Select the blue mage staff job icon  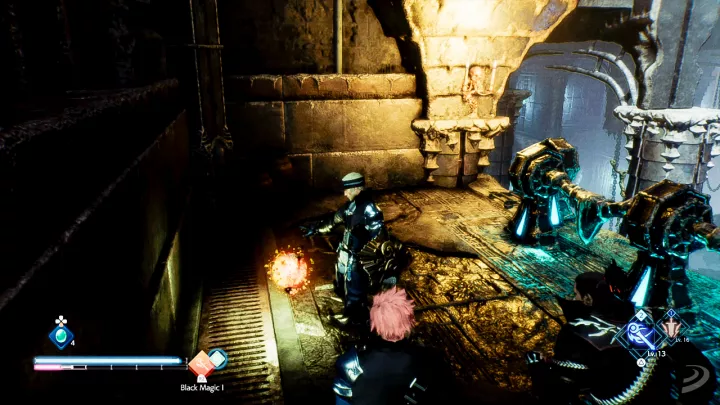coord(639,333)
